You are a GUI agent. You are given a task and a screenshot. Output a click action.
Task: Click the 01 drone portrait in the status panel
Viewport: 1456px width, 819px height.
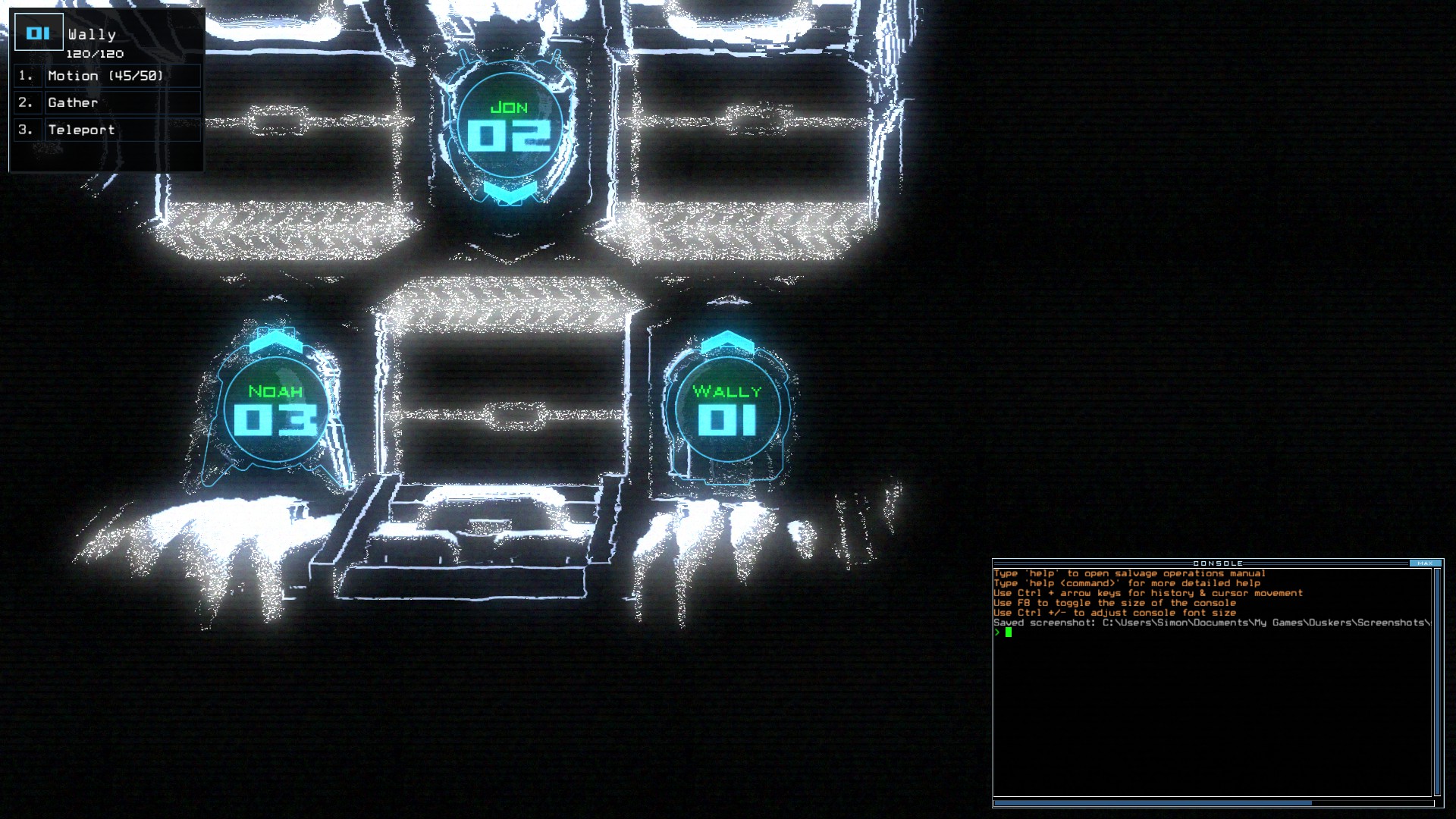tap(39, 31)
